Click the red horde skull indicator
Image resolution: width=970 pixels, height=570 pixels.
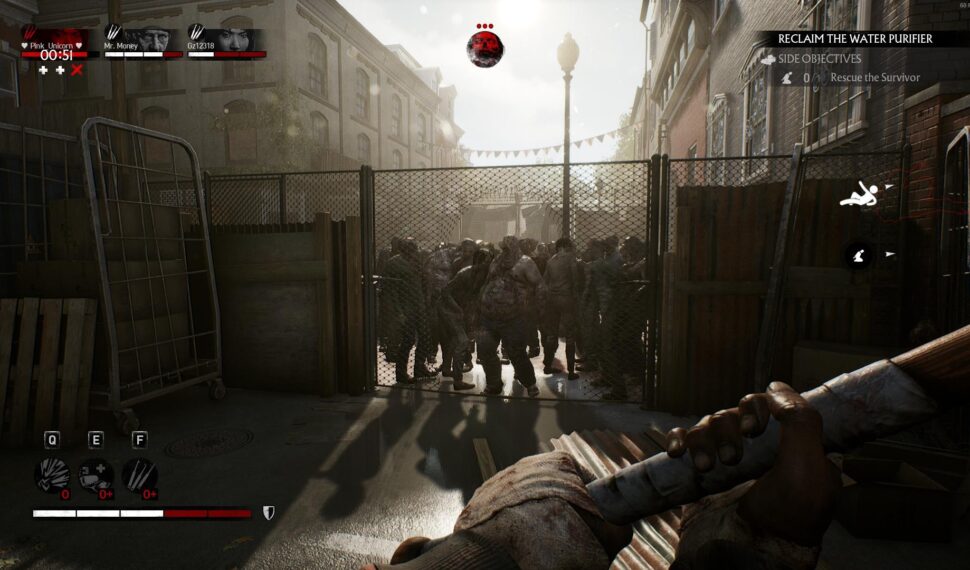pos(485,46)
